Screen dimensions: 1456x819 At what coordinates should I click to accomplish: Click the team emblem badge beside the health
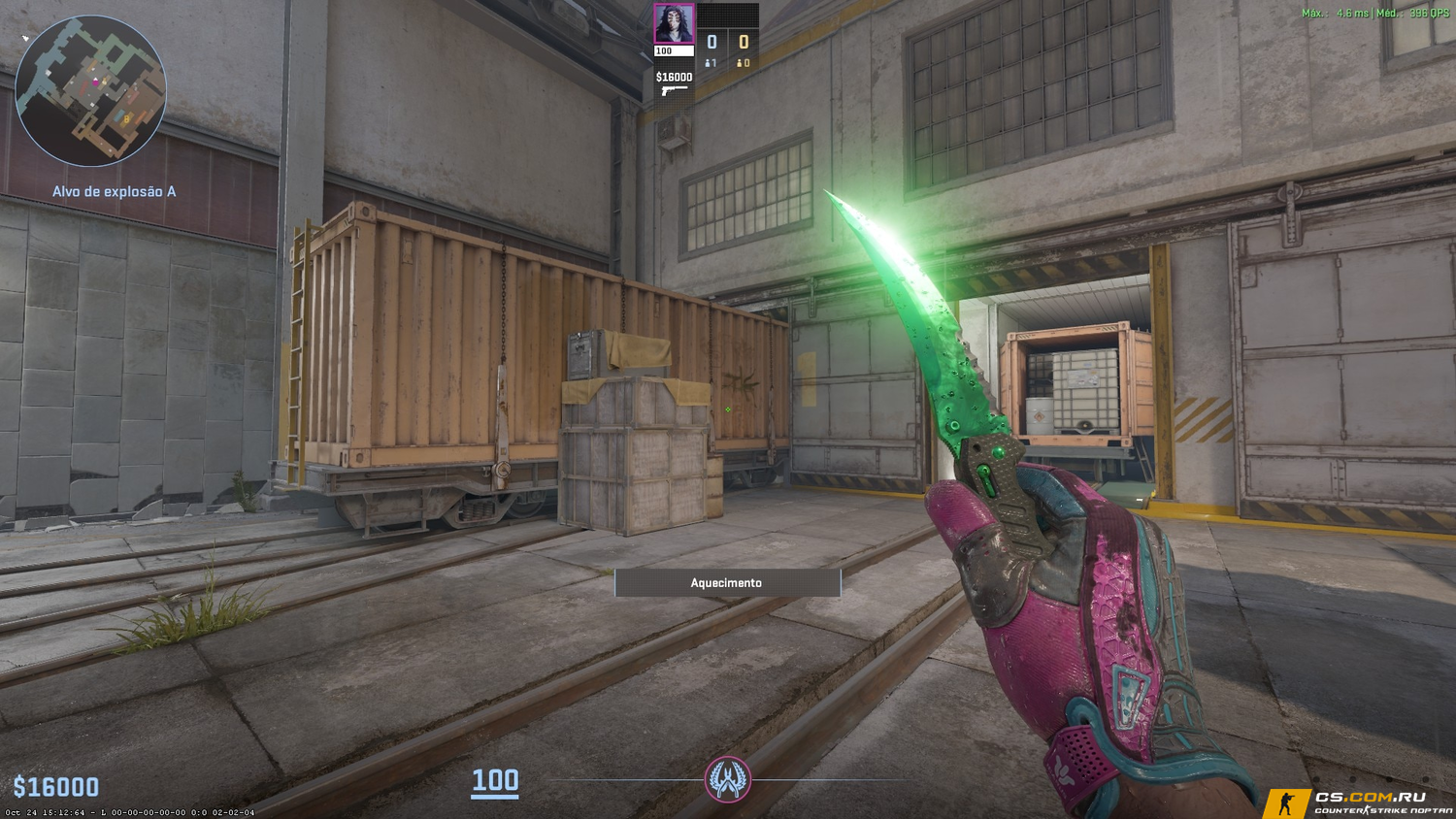pyautogui.click(x=727, y=779)
